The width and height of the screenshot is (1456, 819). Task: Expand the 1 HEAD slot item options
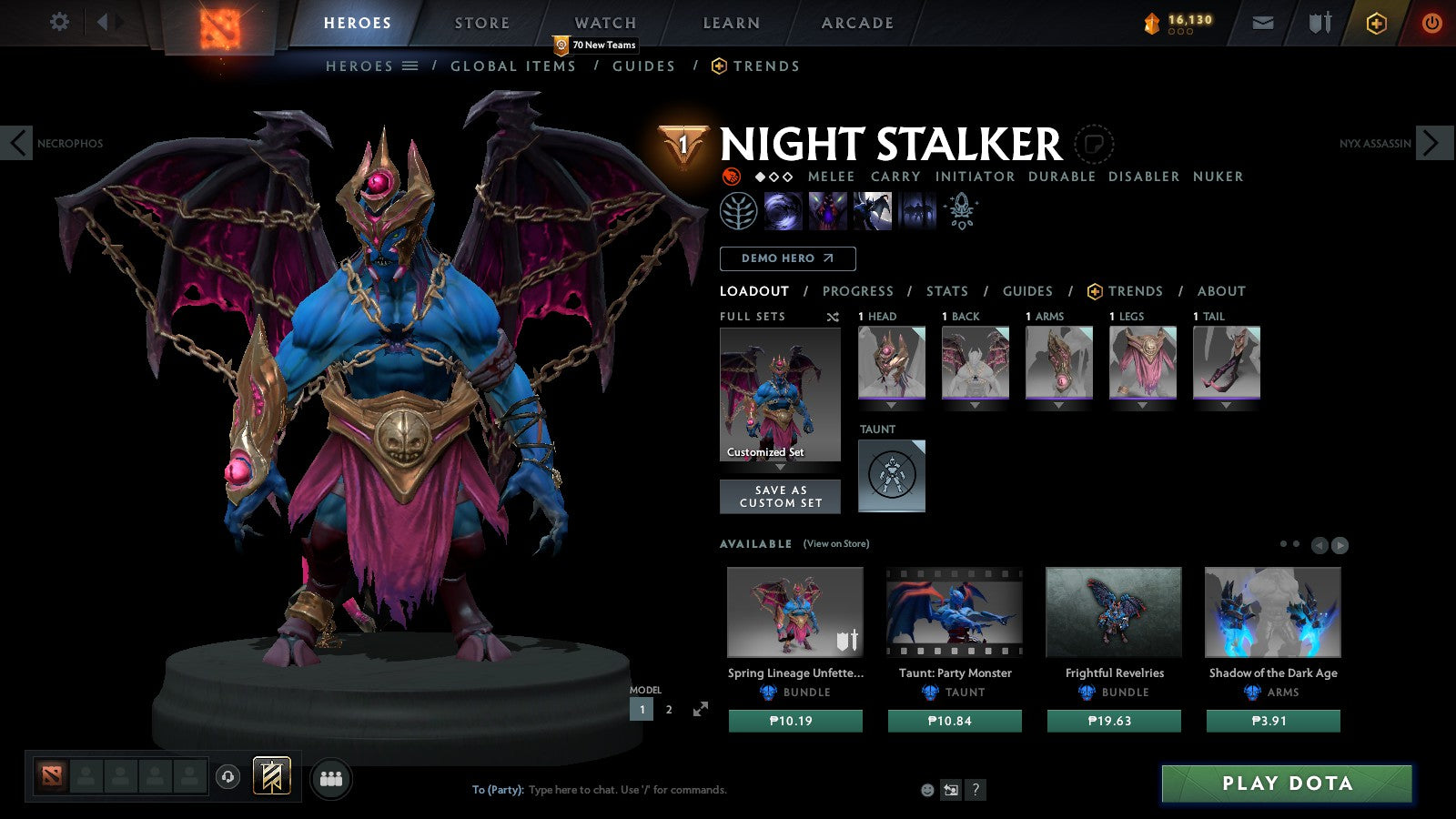pos(891,406)
